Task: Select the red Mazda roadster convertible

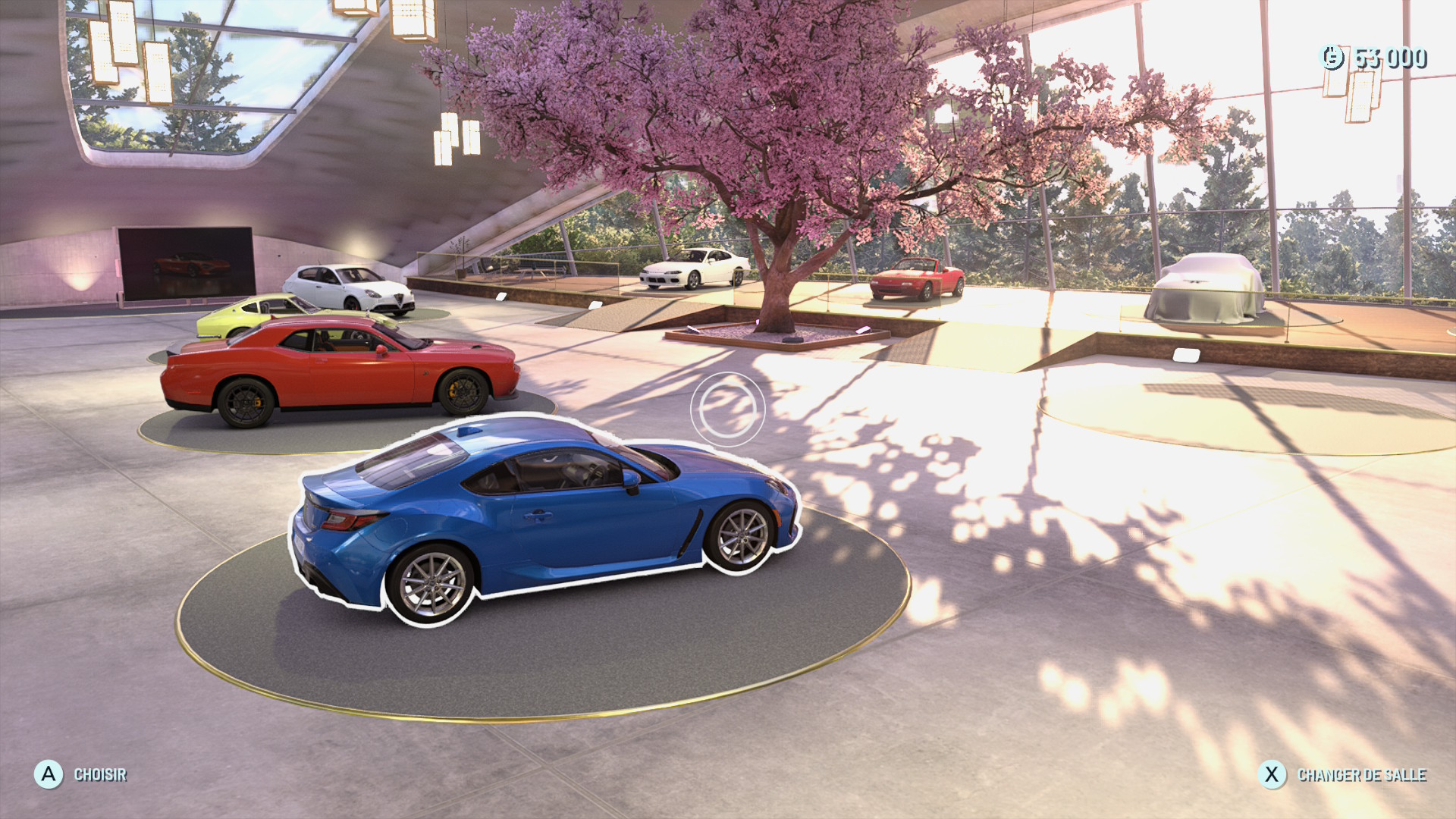Action: [916, 279]
